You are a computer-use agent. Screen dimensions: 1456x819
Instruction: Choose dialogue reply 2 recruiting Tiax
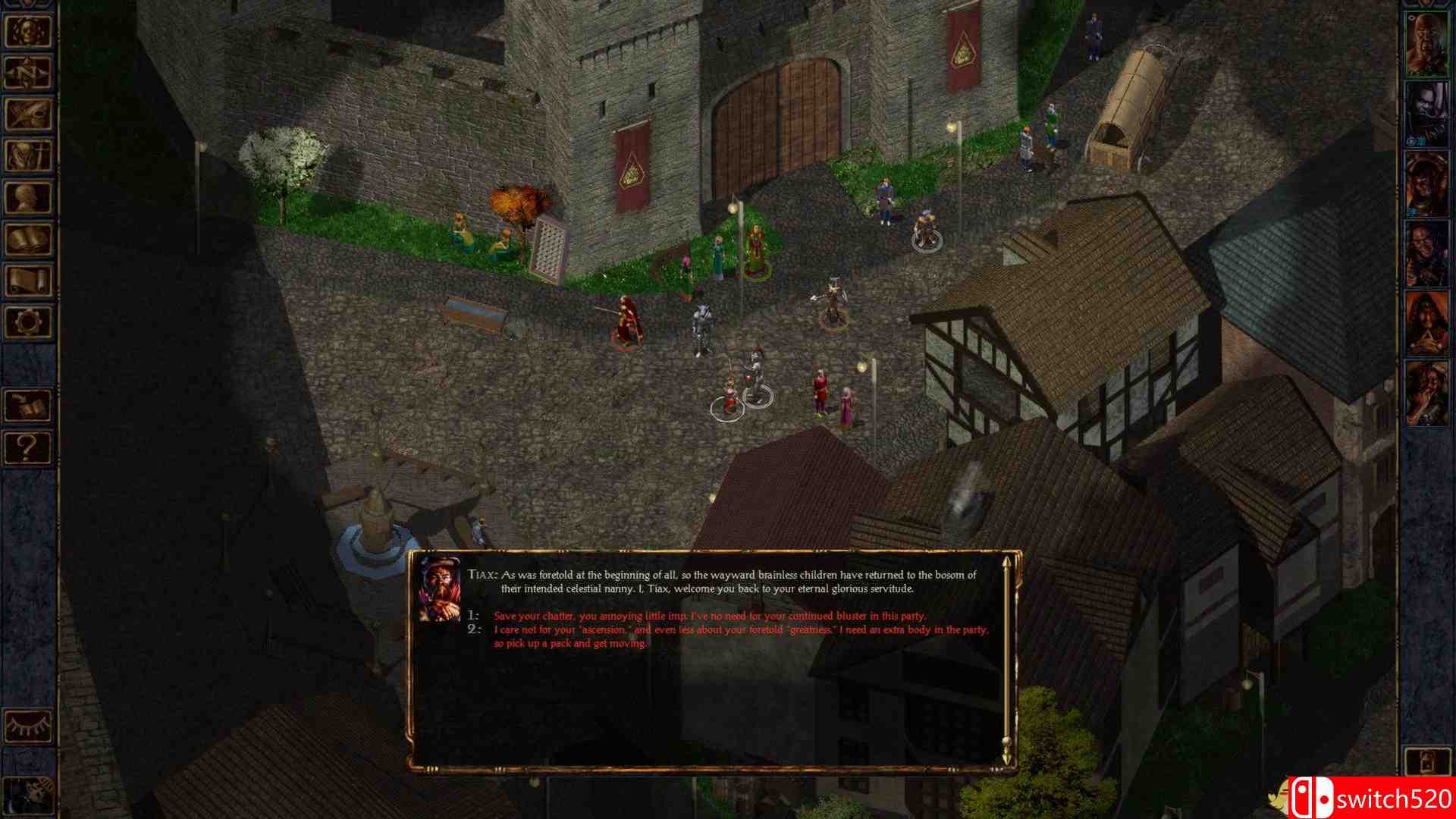tap(740, 636)
